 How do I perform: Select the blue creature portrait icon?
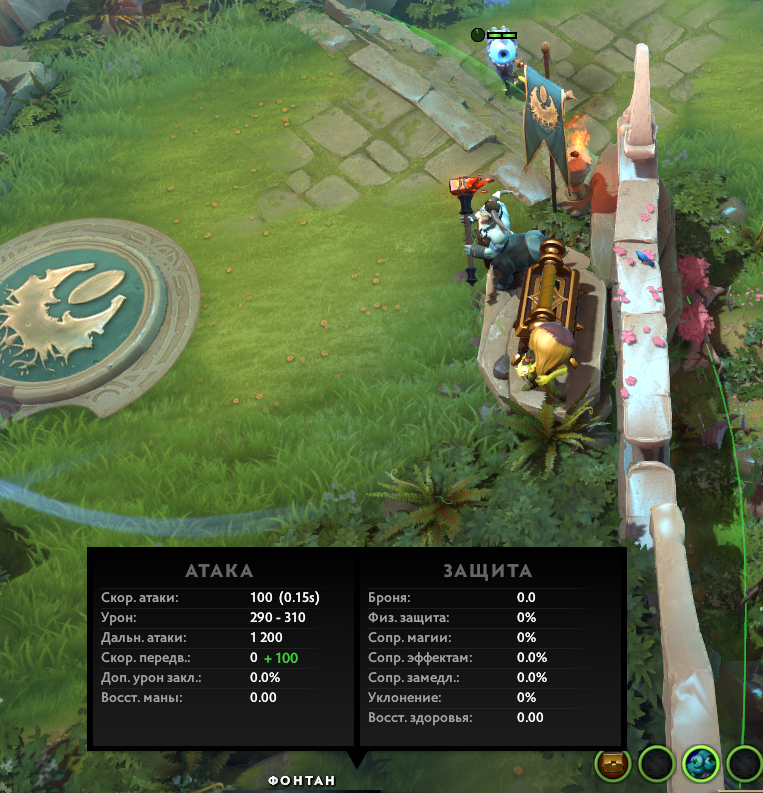pos(700,765)
